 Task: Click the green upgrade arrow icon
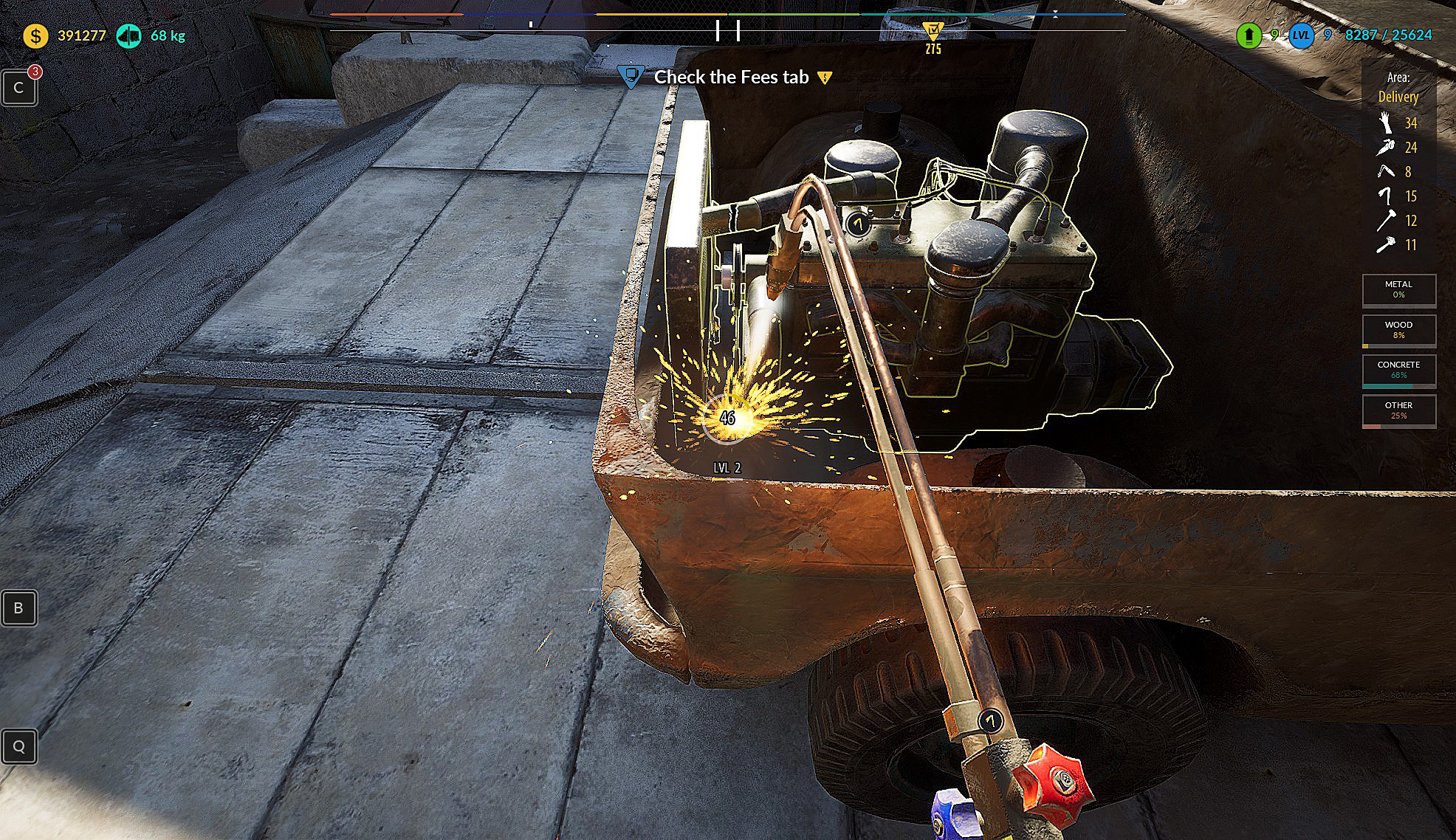pyautogui.click(x=1249, y=35)
